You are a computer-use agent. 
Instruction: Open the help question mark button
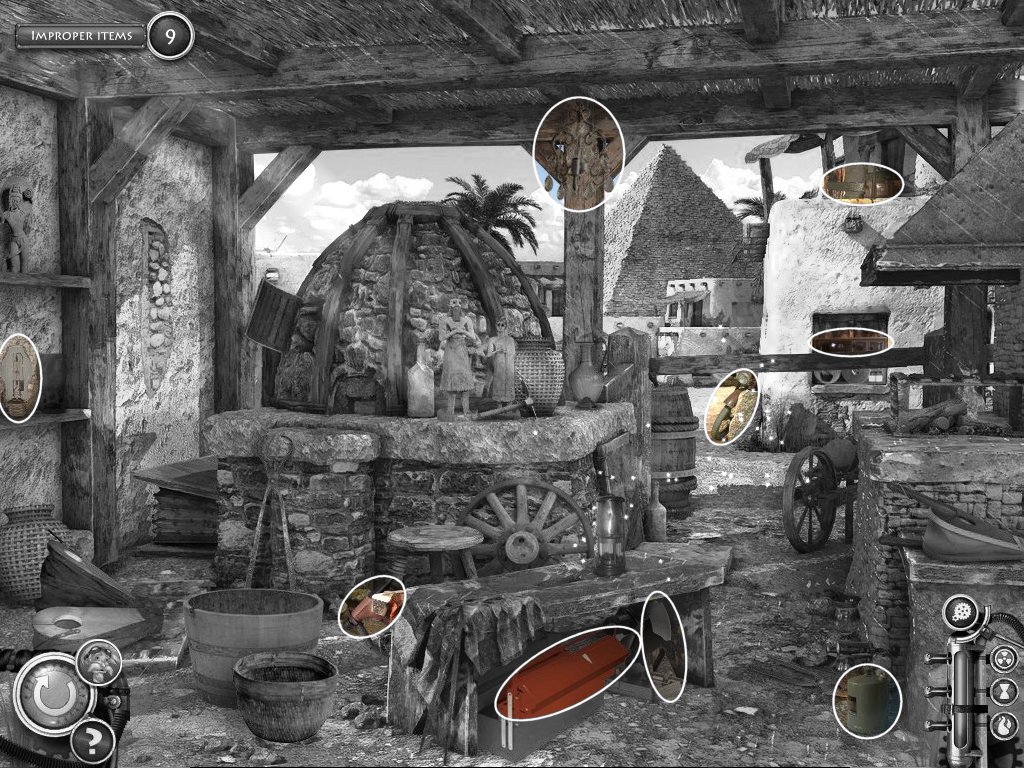pyautogui.click(x=91, y=741)
